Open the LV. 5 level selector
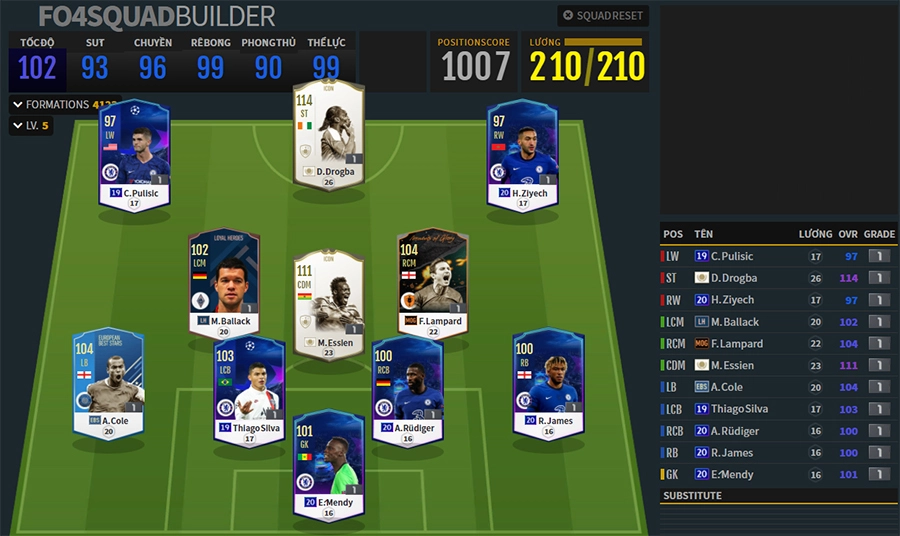 coord(31,126)
